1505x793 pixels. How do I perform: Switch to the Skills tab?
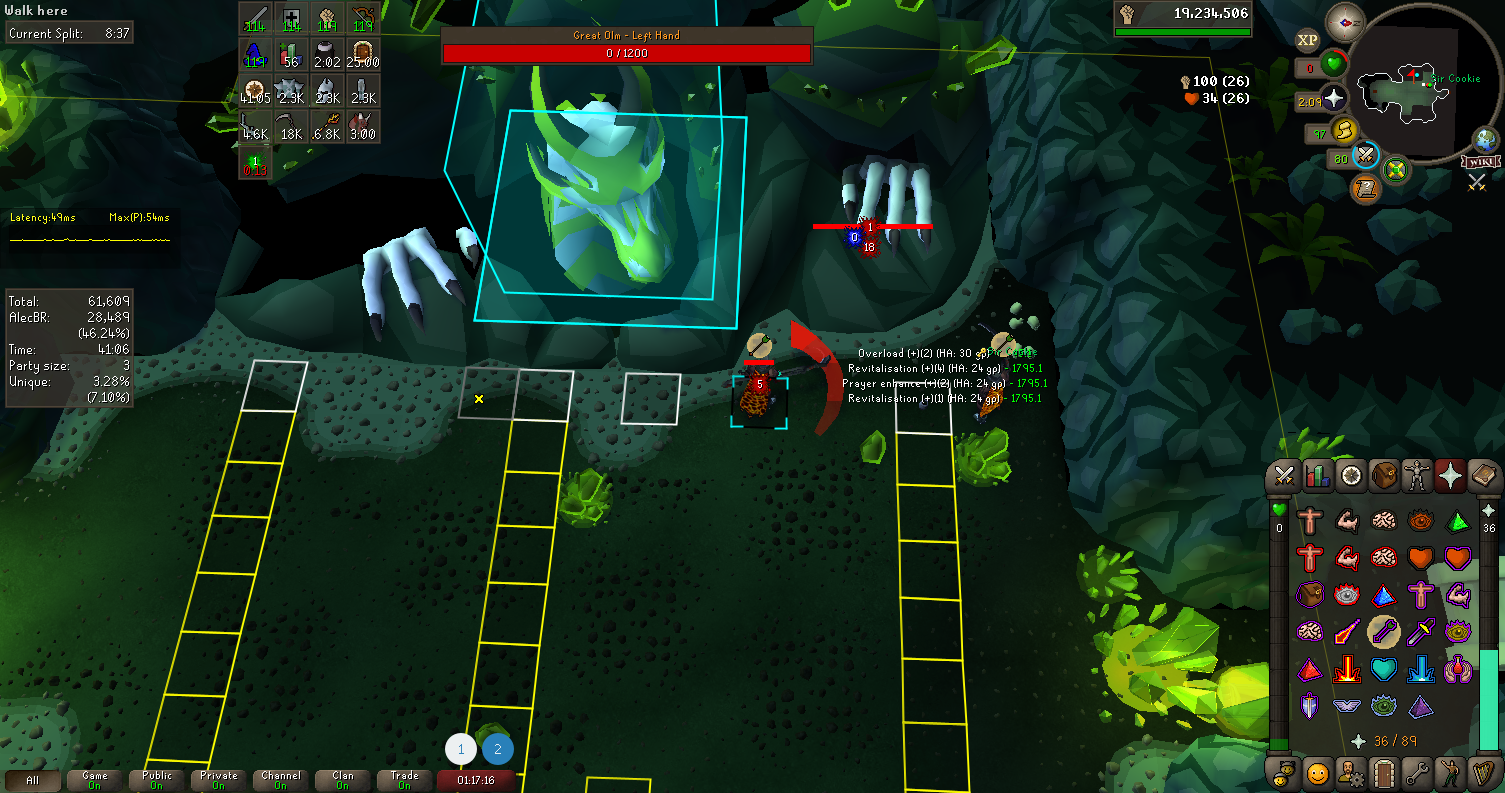click(x=1318, y=477)
